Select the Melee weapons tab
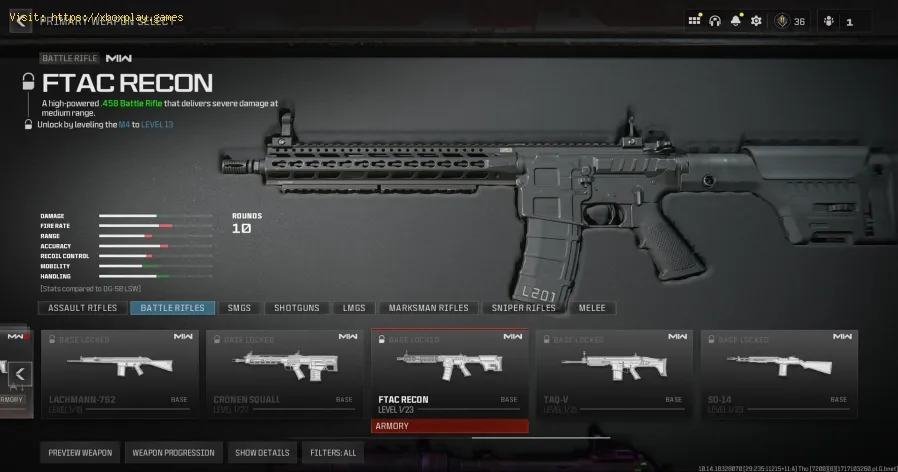Screen dimensions: 898x472 591,308
